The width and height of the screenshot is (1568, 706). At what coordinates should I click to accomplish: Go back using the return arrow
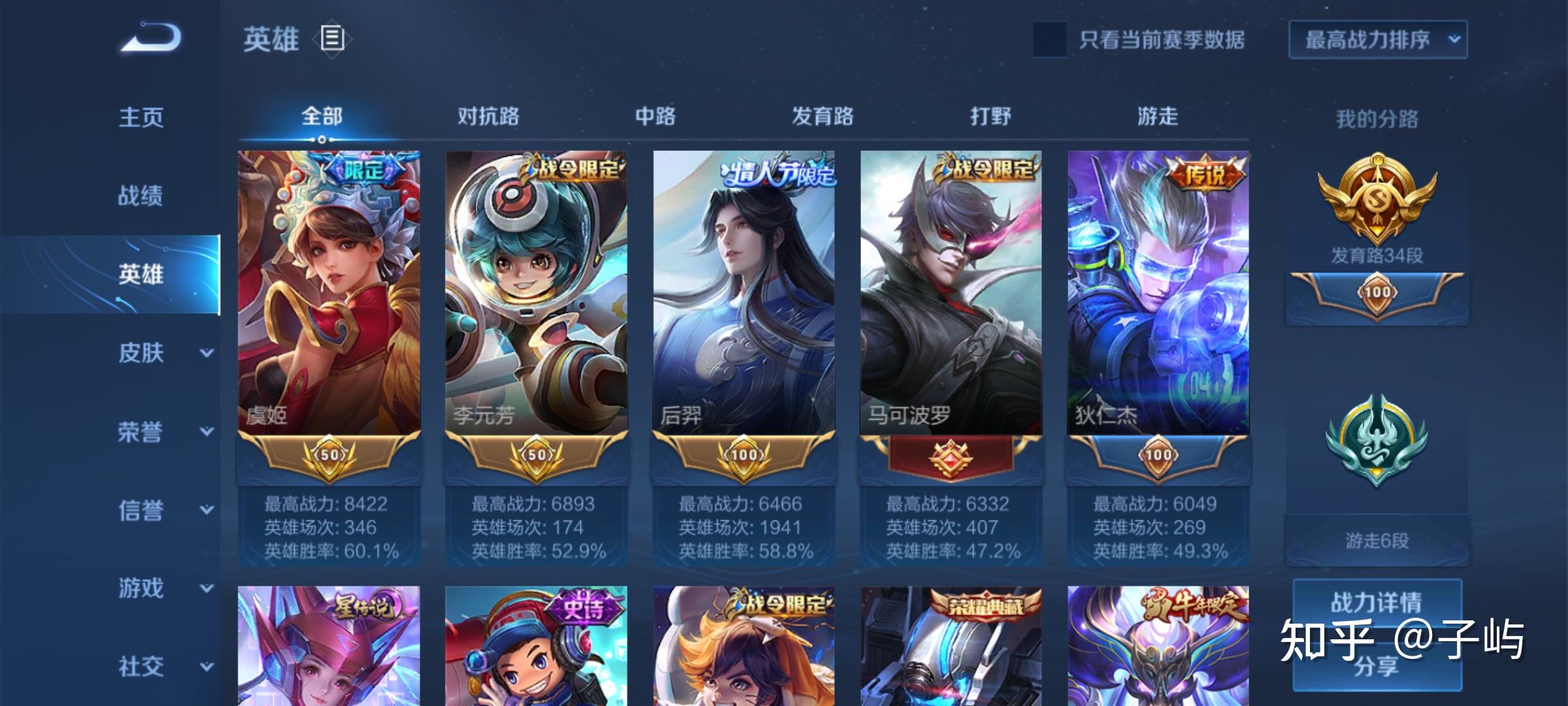tap(151, 38)
